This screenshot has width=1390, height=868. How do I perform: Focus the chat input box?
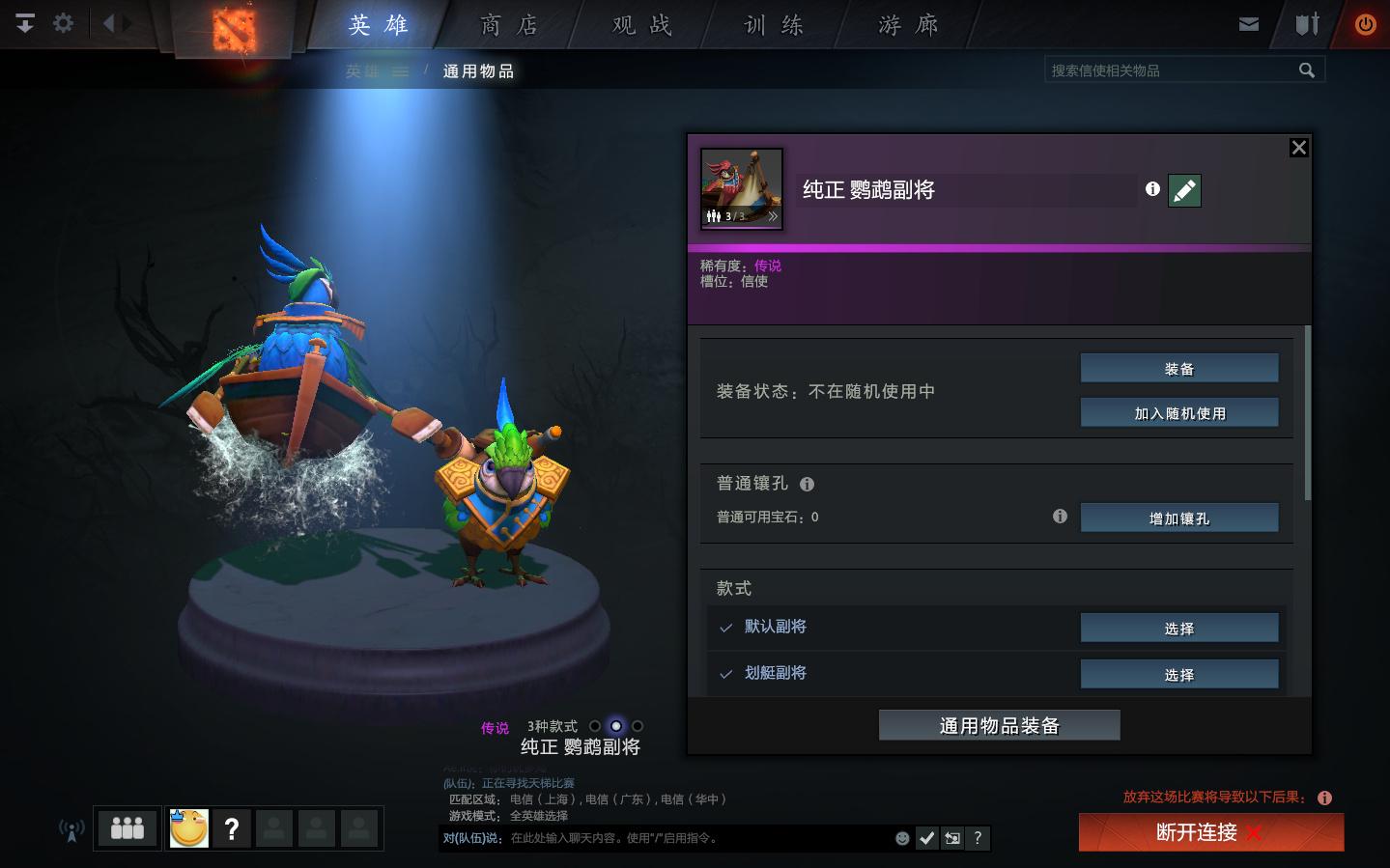click(695, 838)
